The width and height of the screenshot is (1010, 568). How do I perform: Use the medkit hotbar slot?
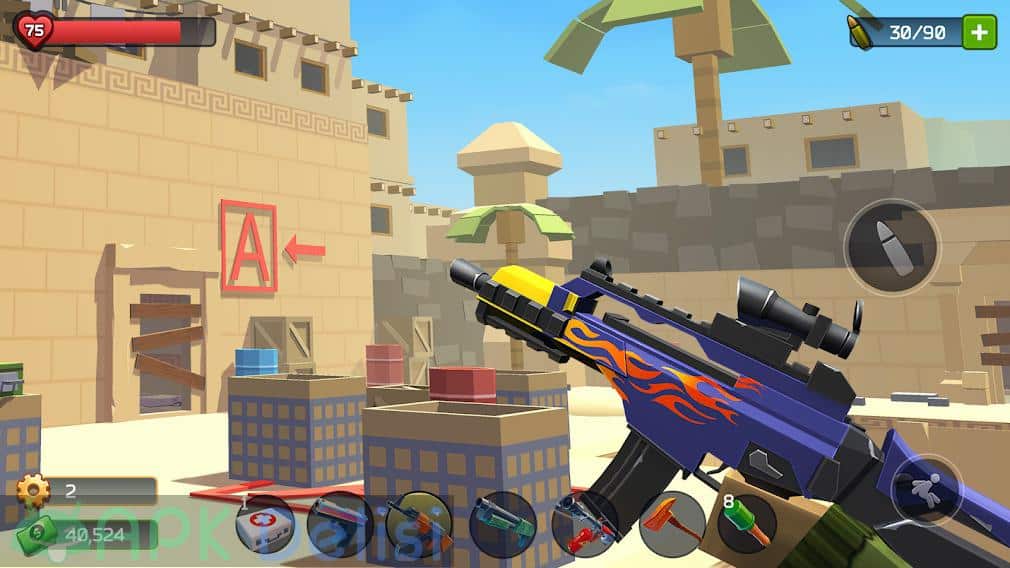[264, 524]
